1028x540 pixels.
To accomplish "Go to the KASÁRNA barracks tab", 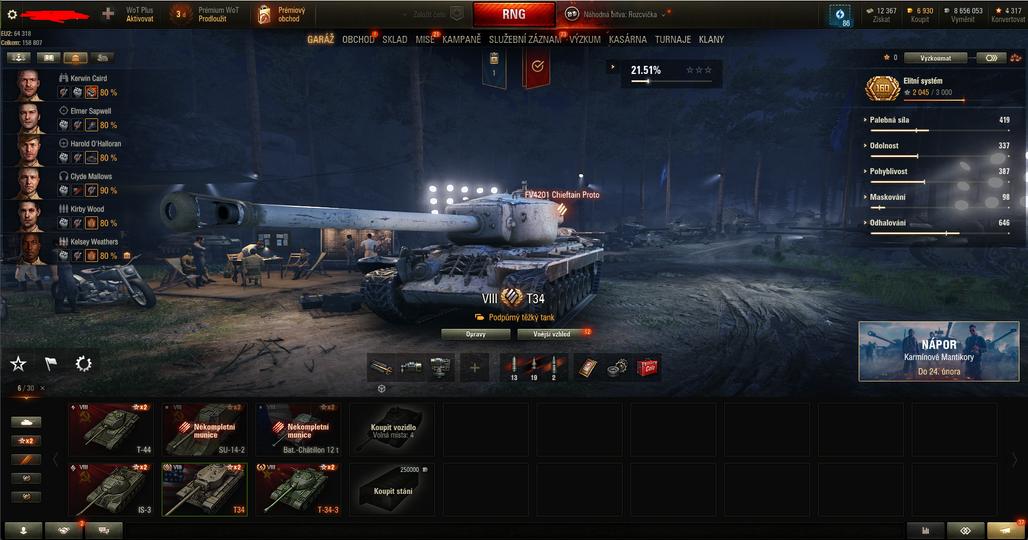I will (x=630, y=40).
